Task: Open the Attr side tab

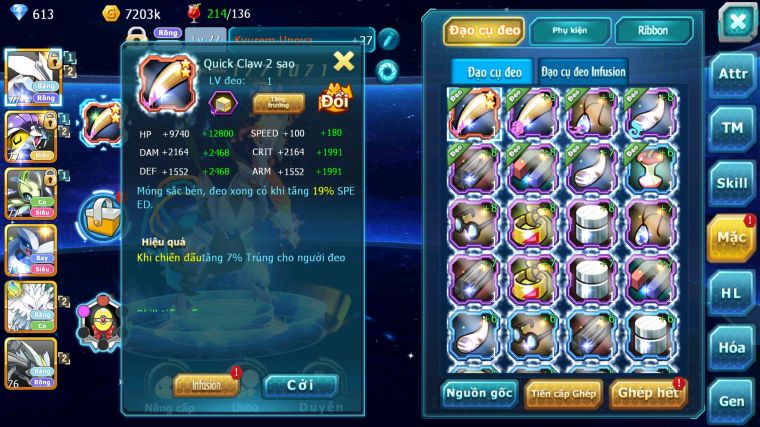Action: click(x=732, y=73)
